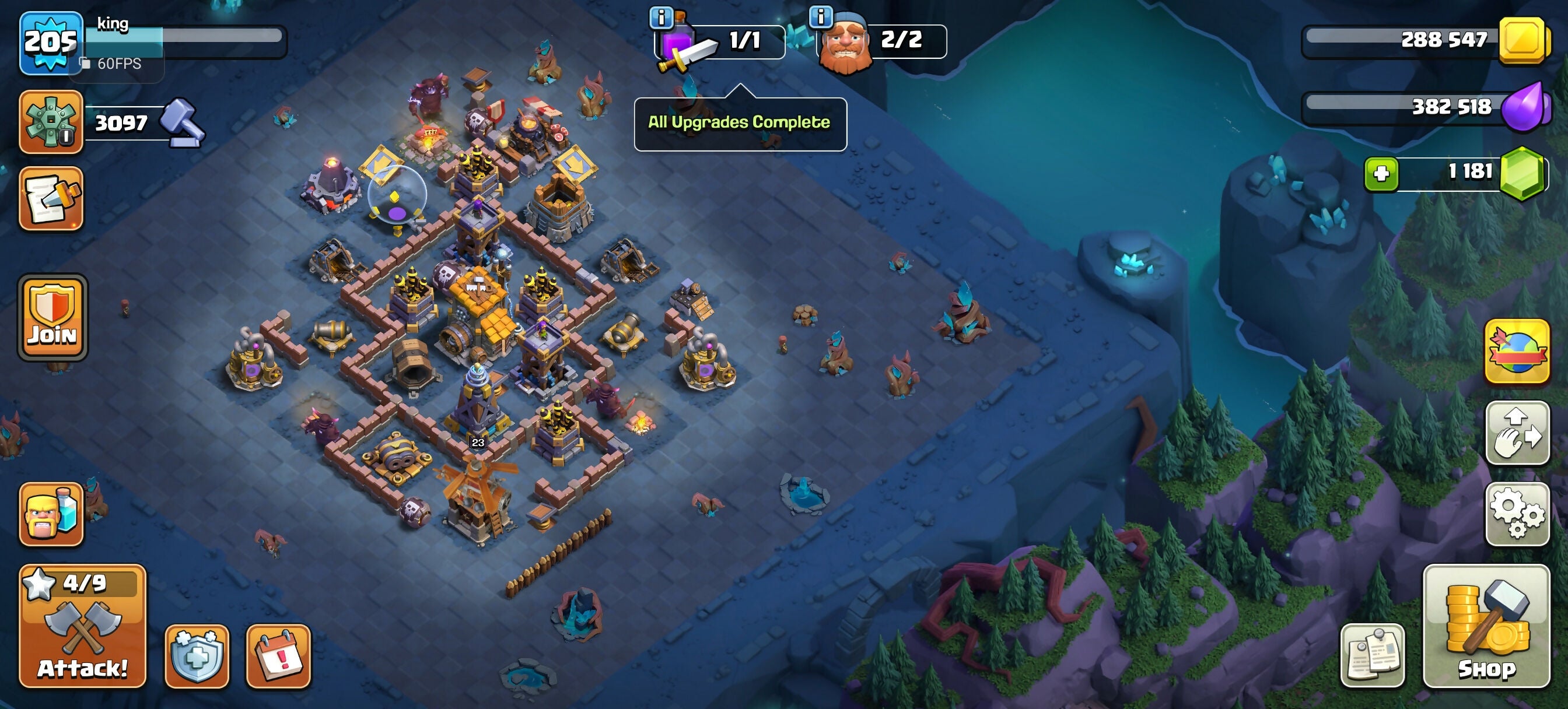
Task: Open the shield with plus icon
Action: click(197, 656)
